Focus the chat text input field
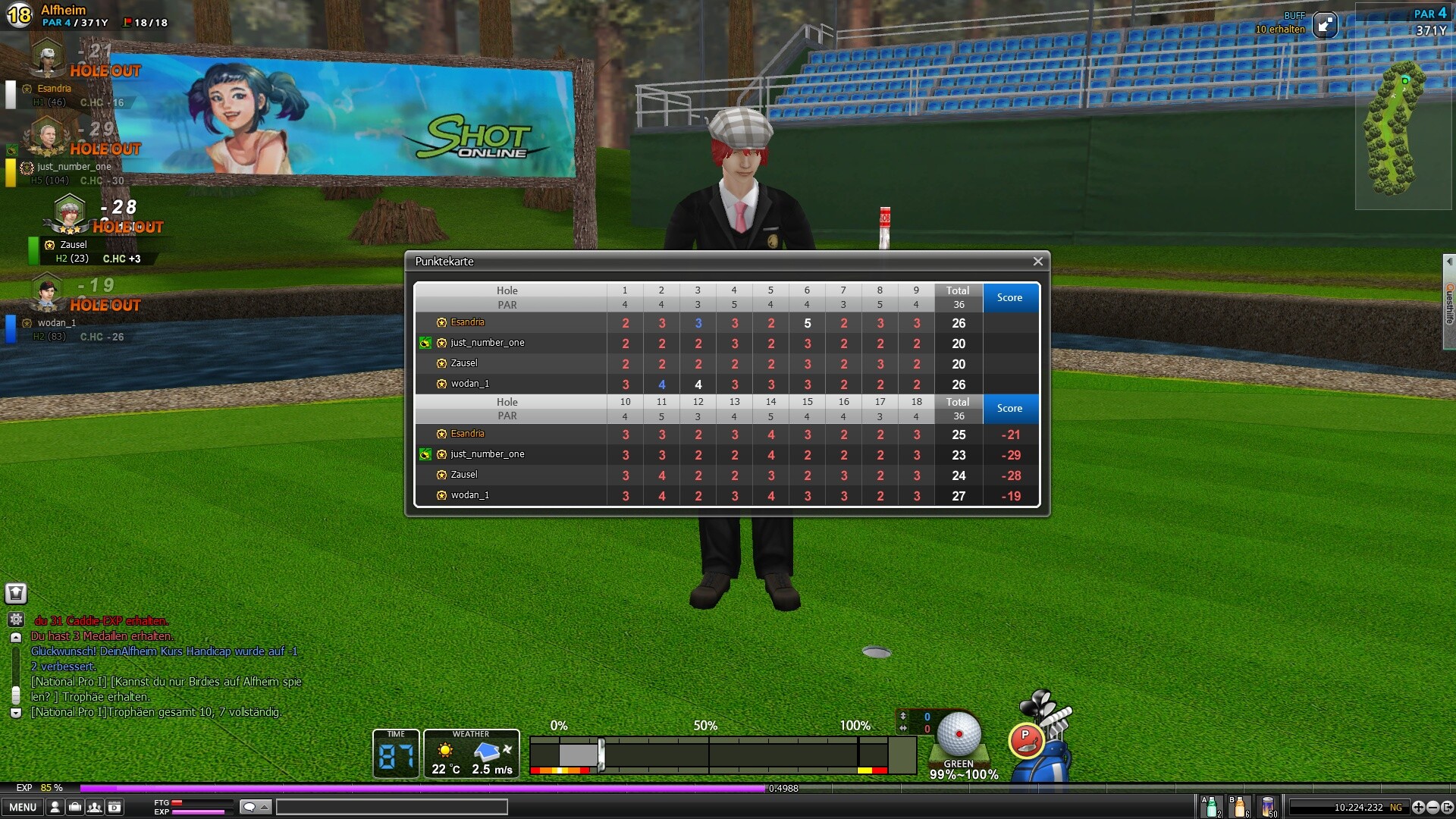The width and height of the screenshot is (1456, 819). click(x=391, y=807)
